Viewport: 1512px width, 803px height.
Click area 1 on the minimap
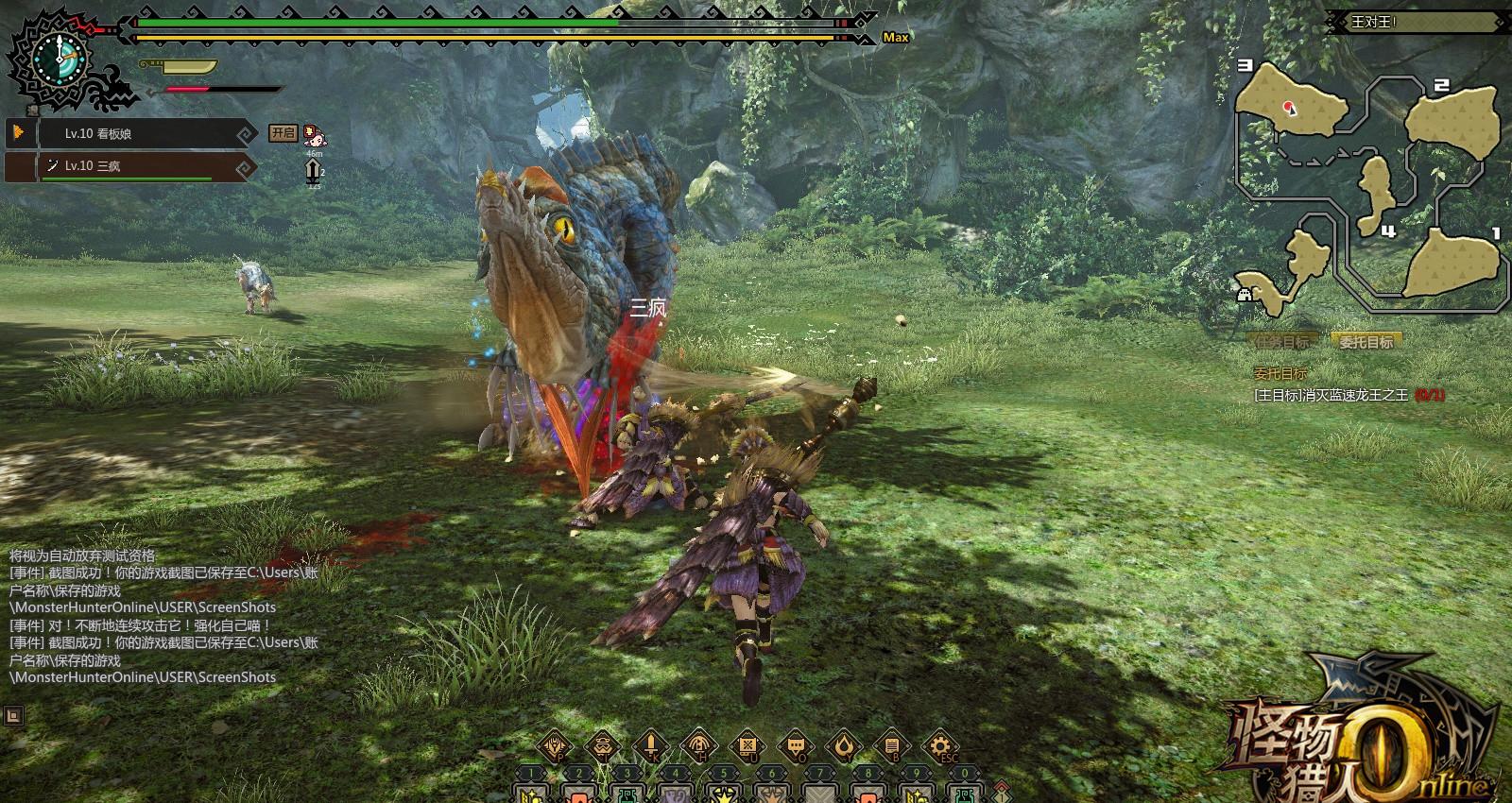(1453, 263)
